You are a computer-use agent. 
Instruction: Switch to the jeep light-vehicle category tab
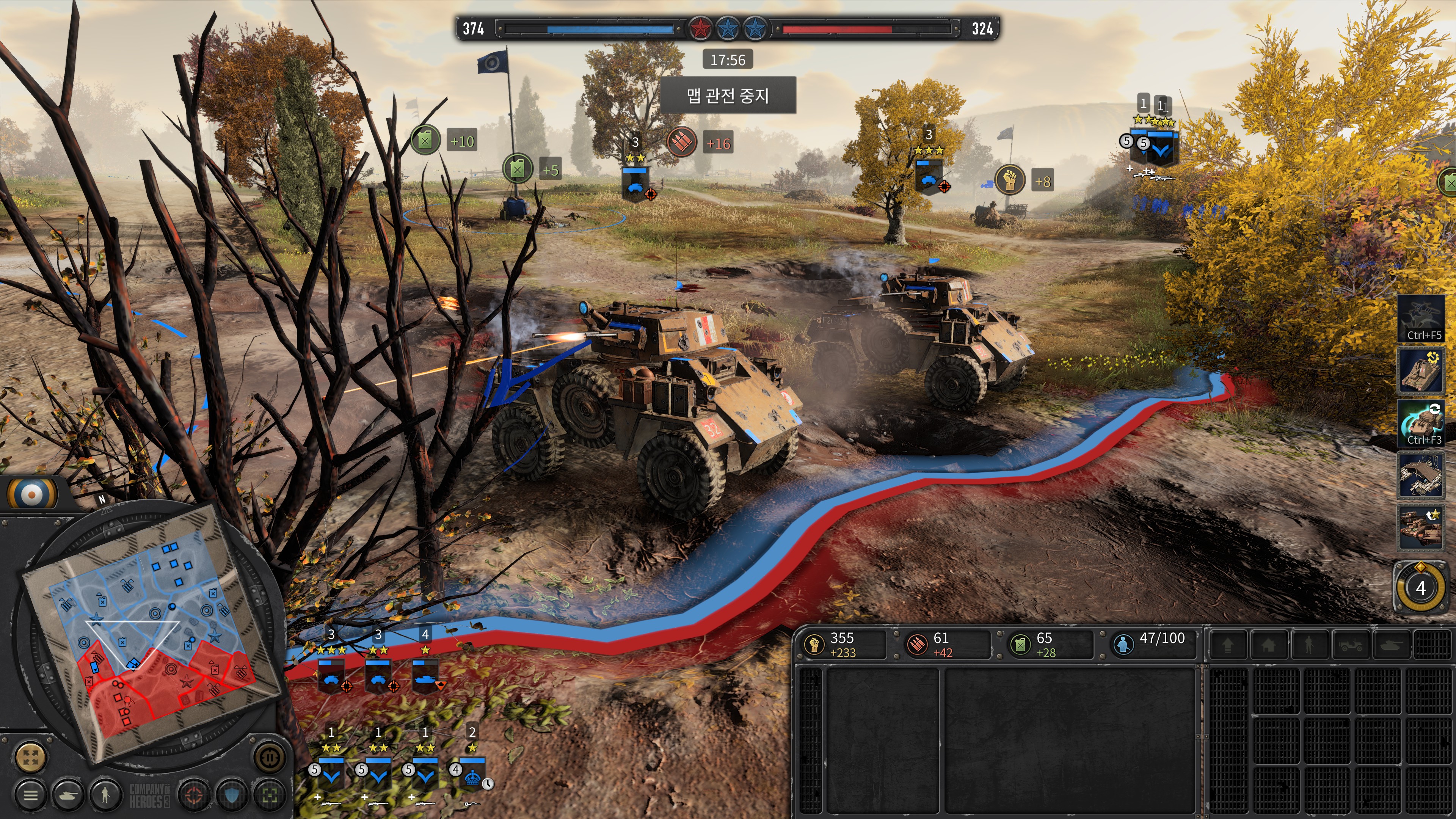pos(1350,644)
